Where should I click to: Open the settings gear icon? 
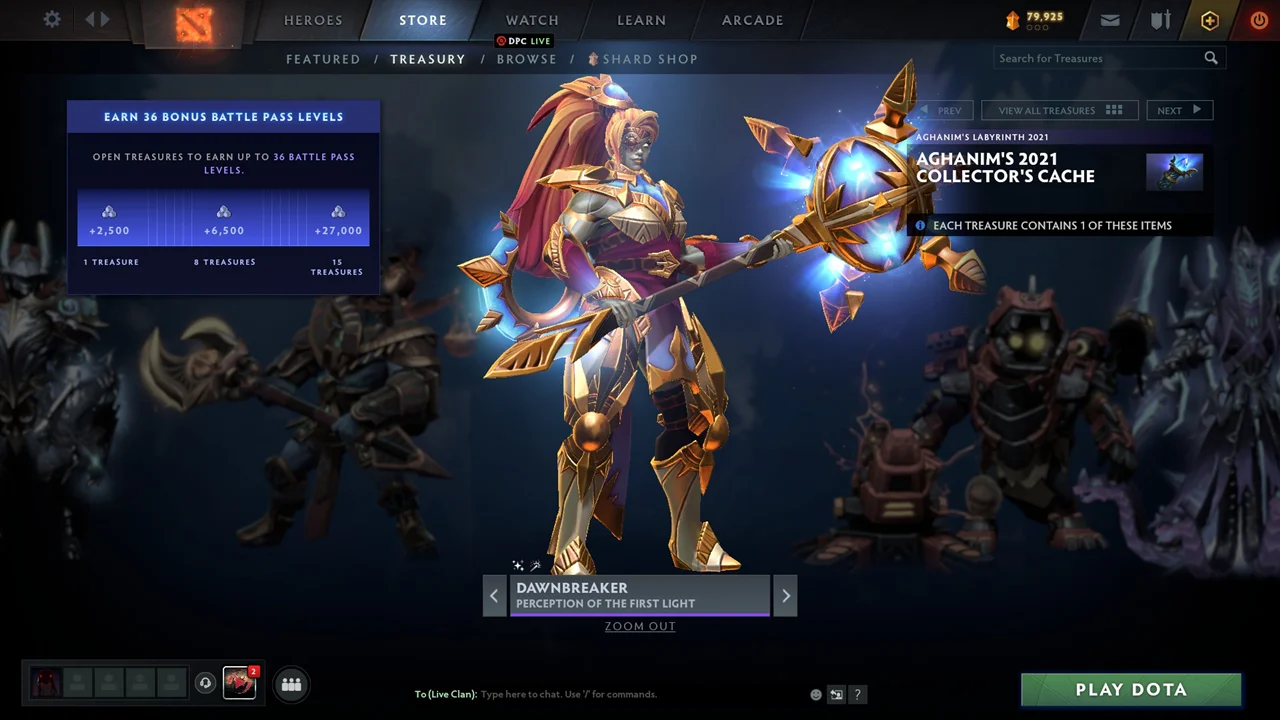click(x=52, y=20)
